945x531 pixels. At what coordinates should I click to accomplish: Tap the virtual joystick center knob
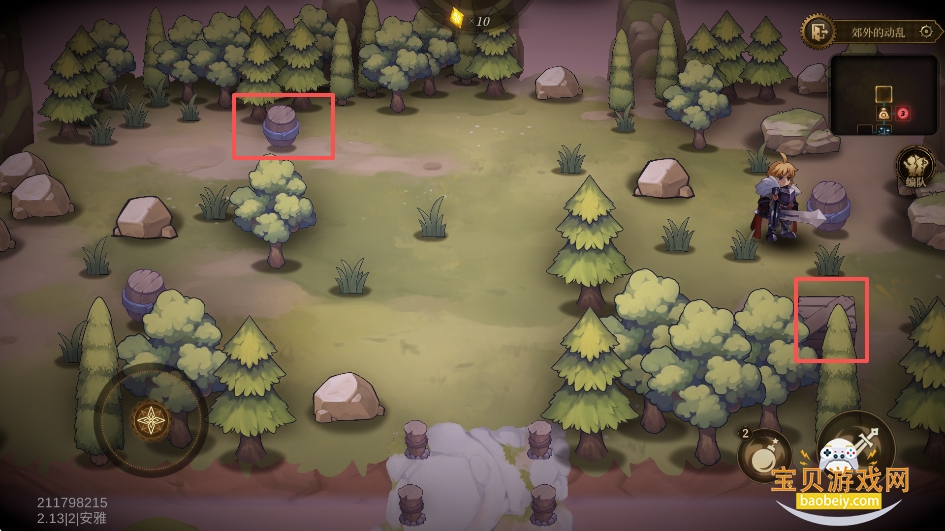click(151, 420)
